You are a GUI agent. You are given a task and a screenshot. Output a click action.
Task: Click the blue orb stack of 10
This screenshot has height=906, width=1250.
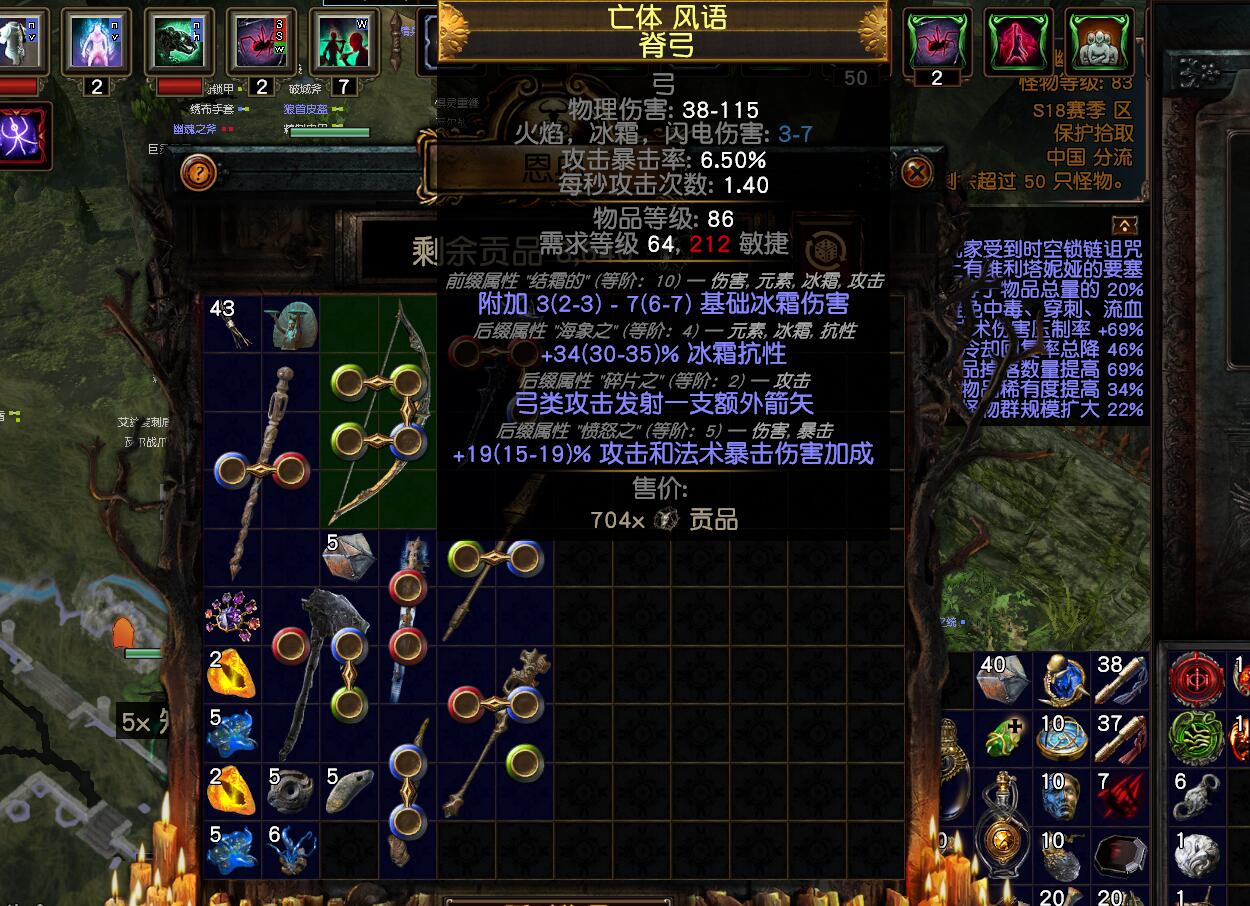[x=1060, y=738]
